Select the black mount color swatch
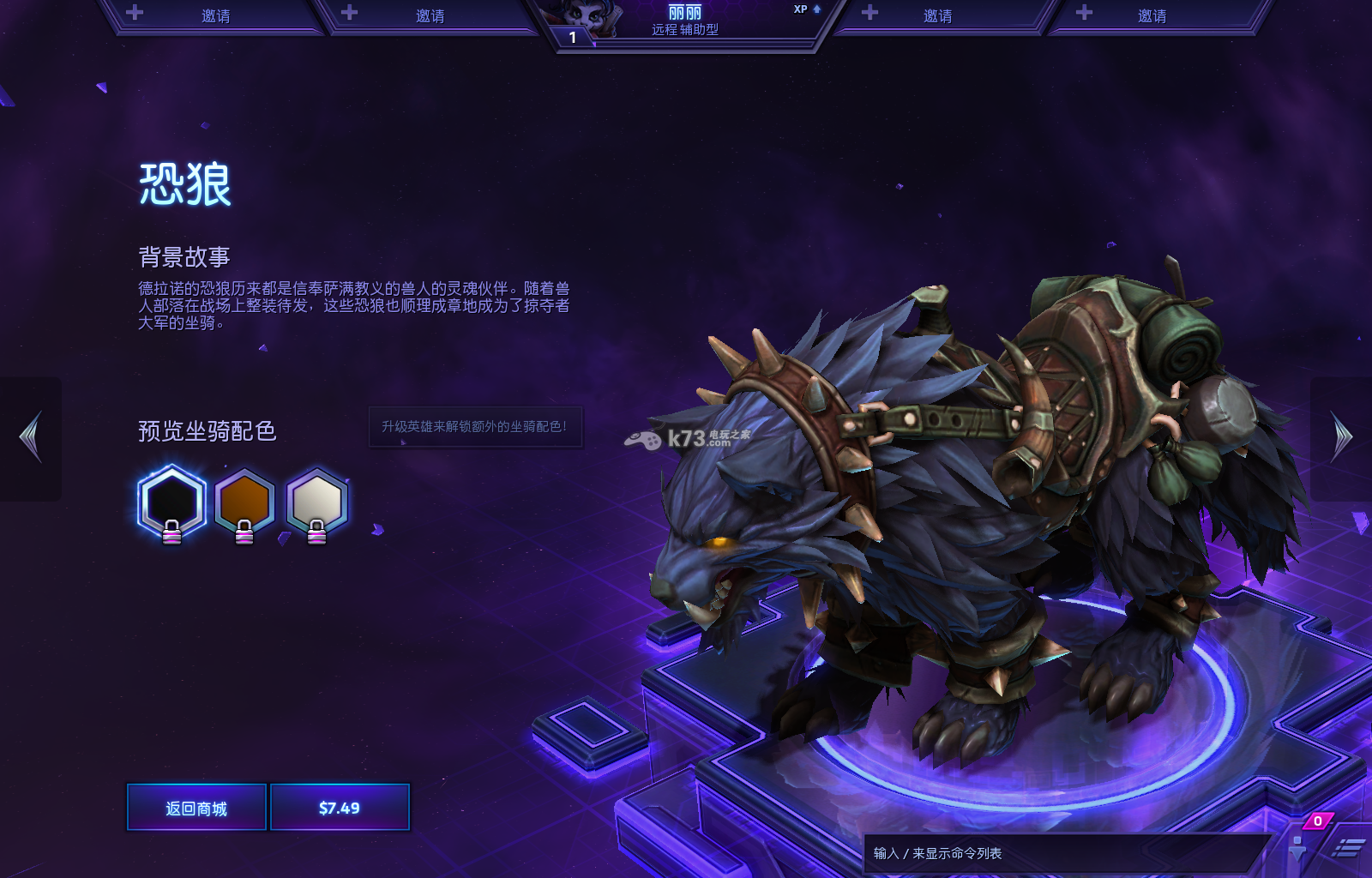 (x=171, y=502)
